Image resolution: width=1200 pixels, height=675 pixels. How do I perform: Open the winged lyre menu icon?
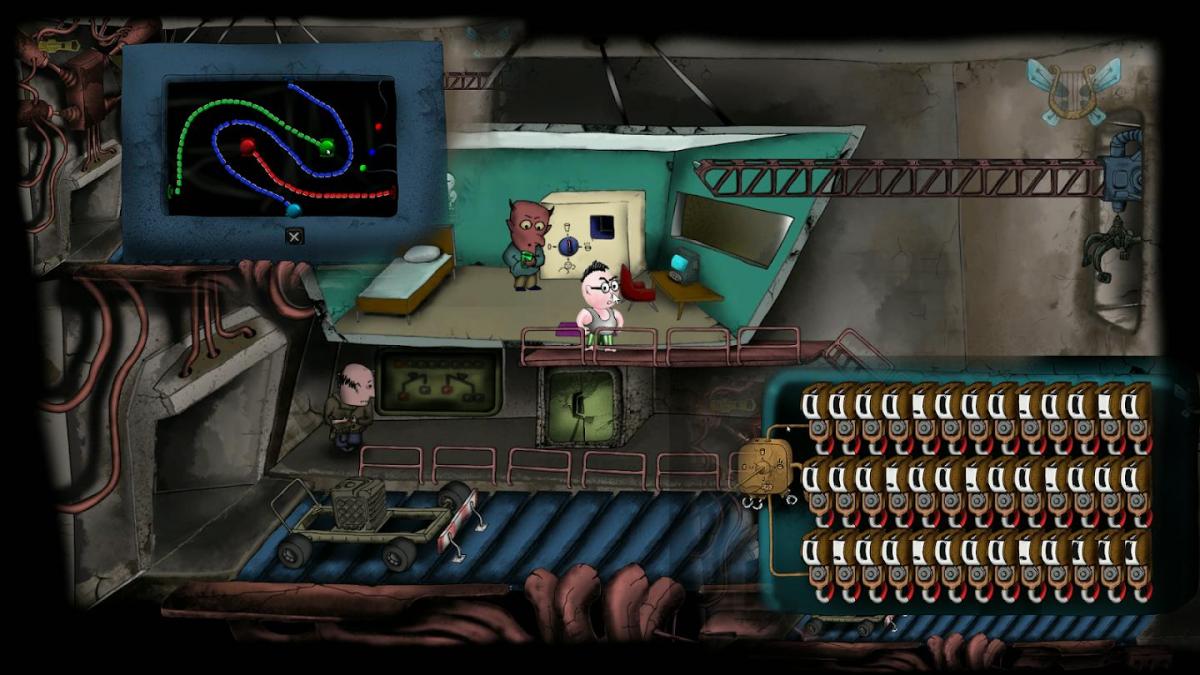click(1074, 92)
